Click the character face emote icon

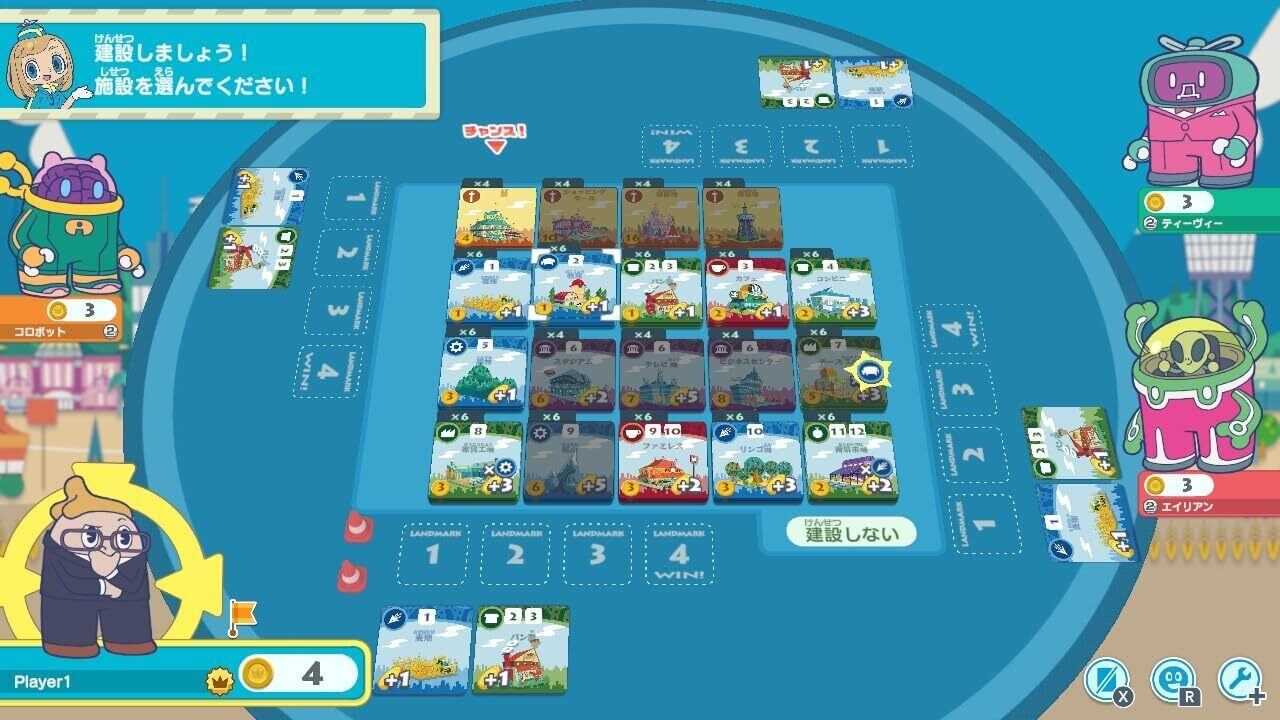click(x=1172, y=680)
